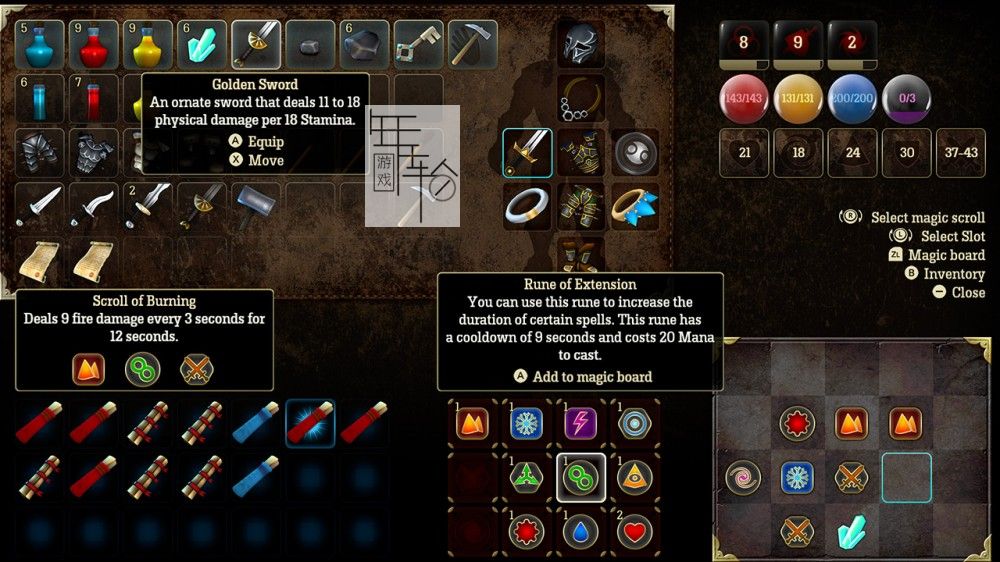Pick the blue water drop rune
1000x562 pixels.
click(x=581, y=531)
